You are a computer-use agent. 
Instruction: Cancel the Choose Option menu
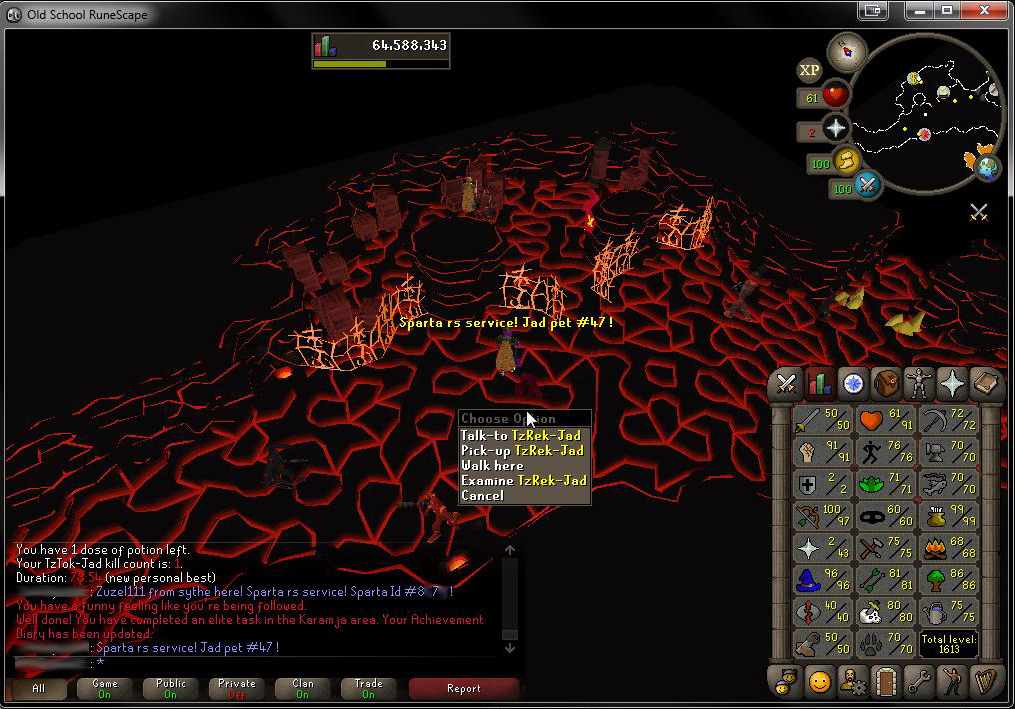click(x=482, y=496)
